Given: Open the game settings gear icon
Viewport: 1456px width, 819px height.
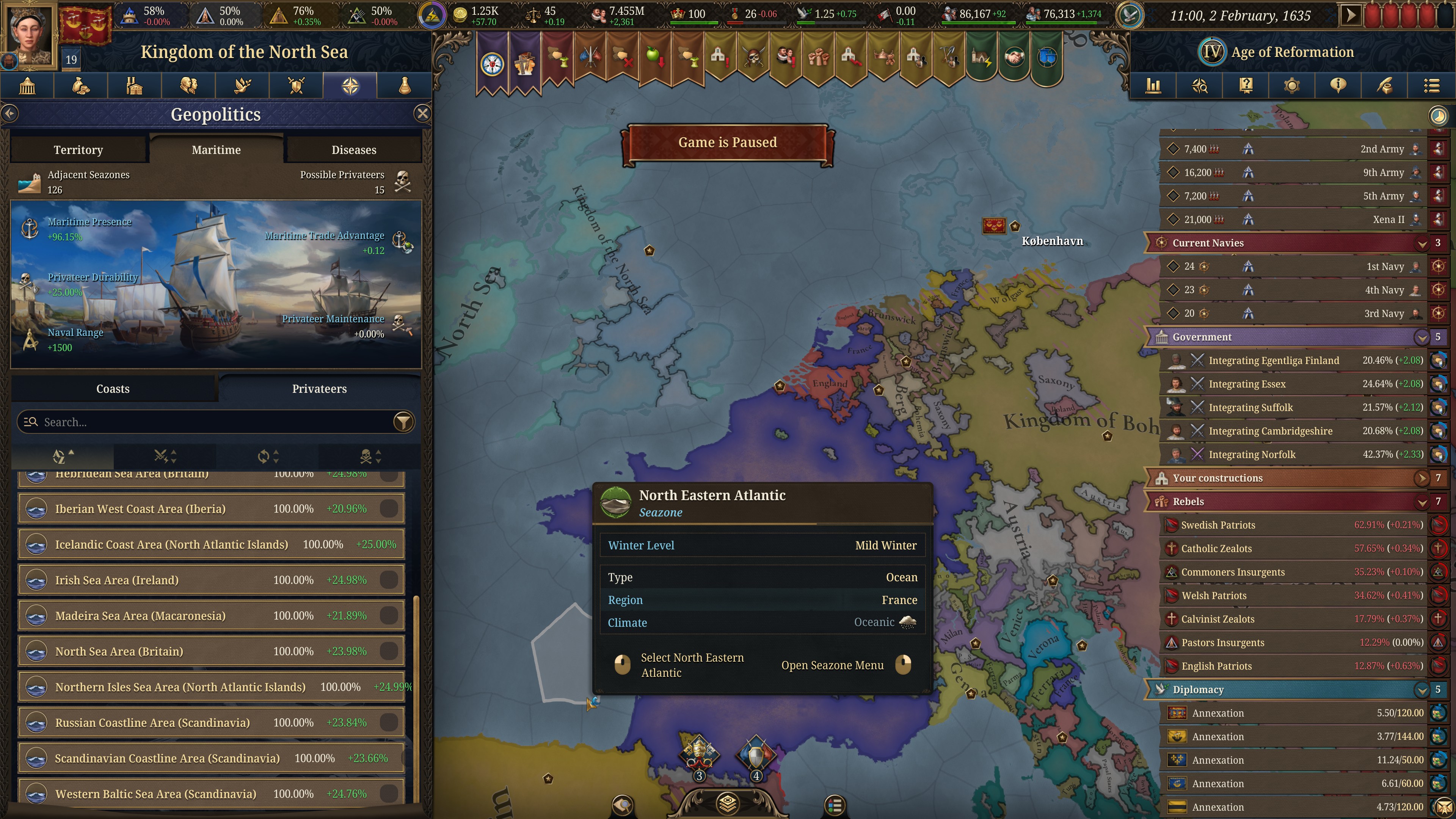Looking at the screenshot, I should (x=1293, y=85).
